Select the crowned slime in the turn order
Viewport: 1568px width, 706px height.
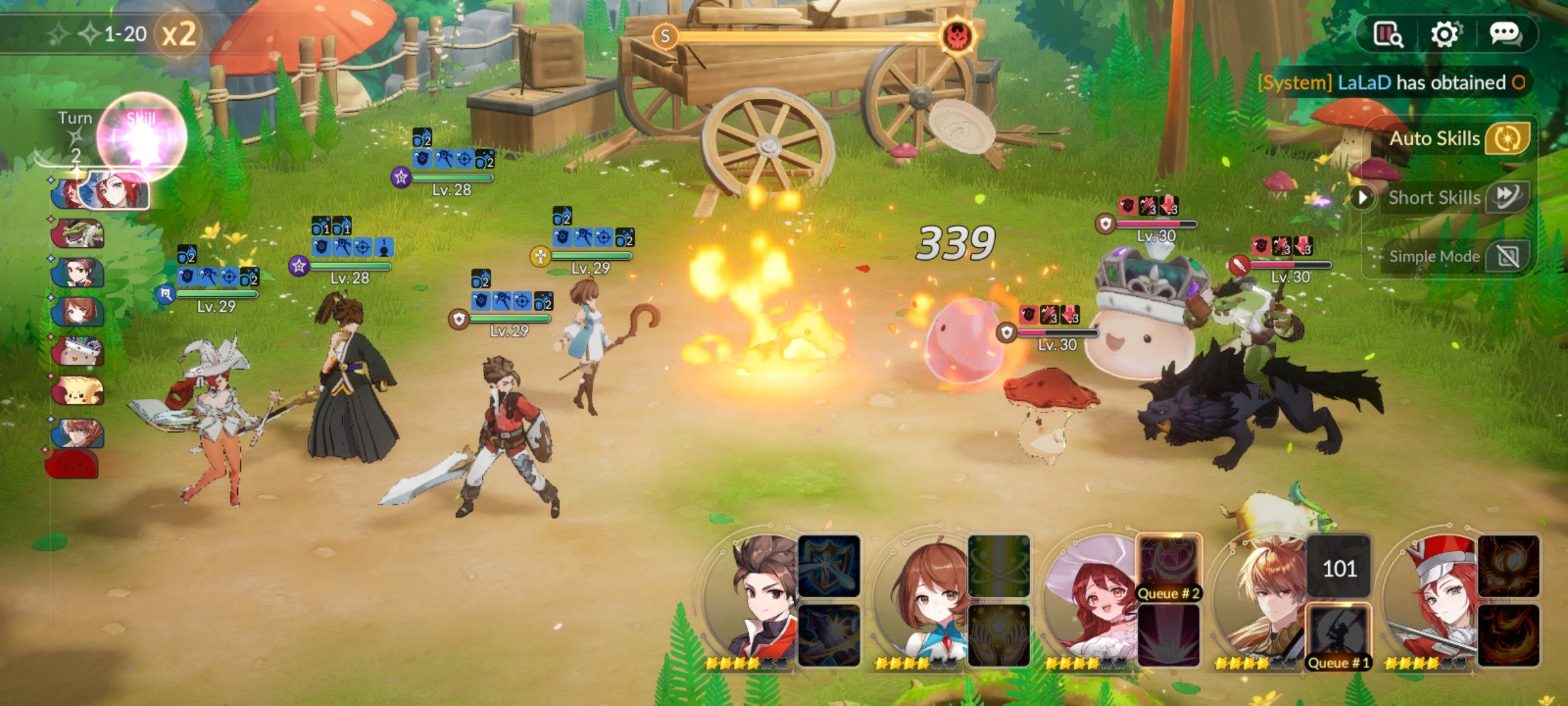[x=78, y=351]
